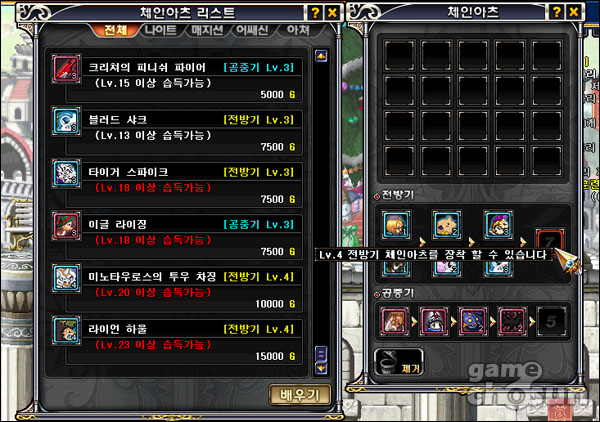Open help for 체인아츠 리스트 window
Screen dimensions: 600x422
click(315, 12)
